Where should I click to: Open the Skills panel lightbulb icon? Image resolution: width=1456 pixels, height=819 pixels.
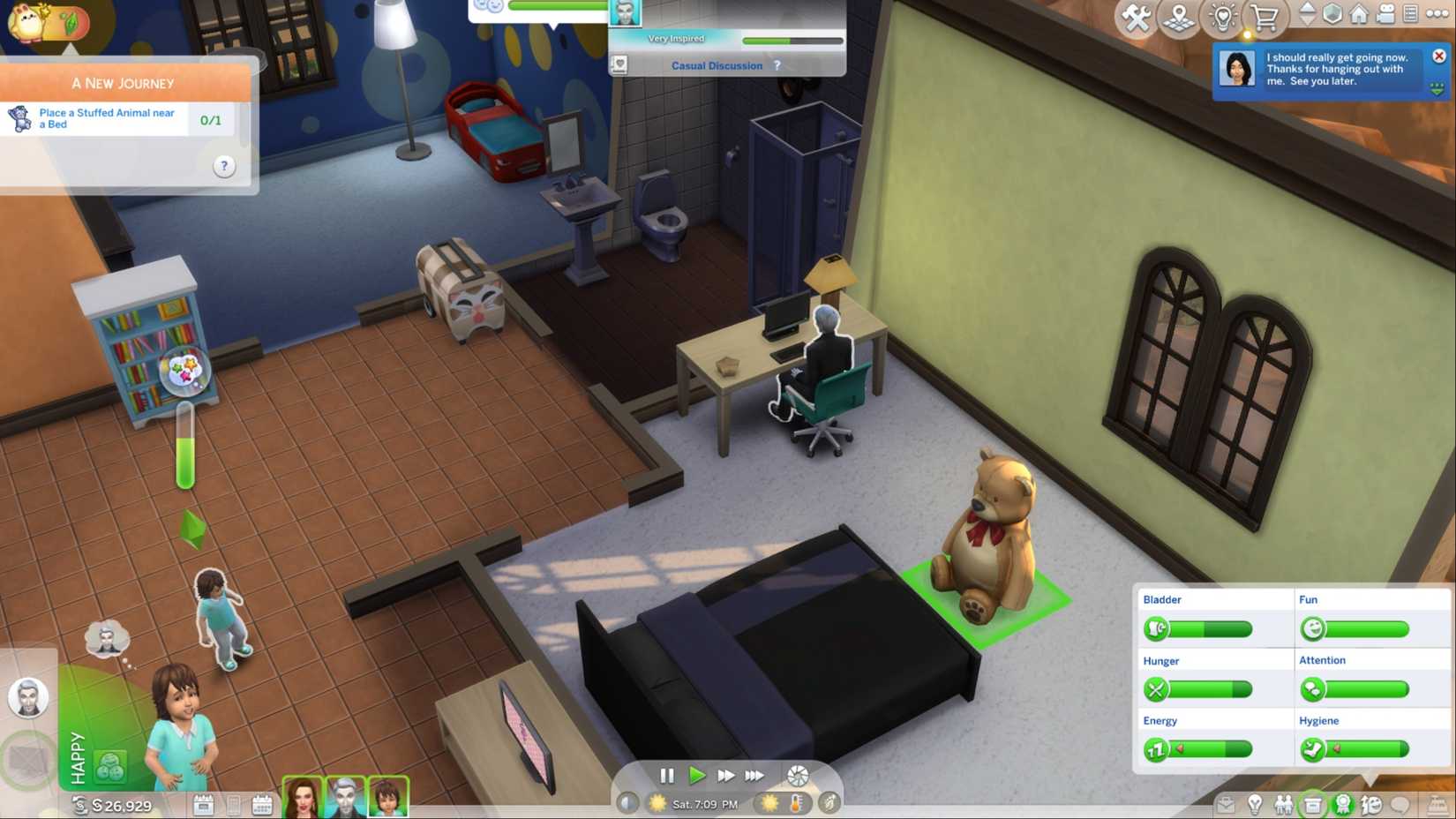tap(1255, 804)
